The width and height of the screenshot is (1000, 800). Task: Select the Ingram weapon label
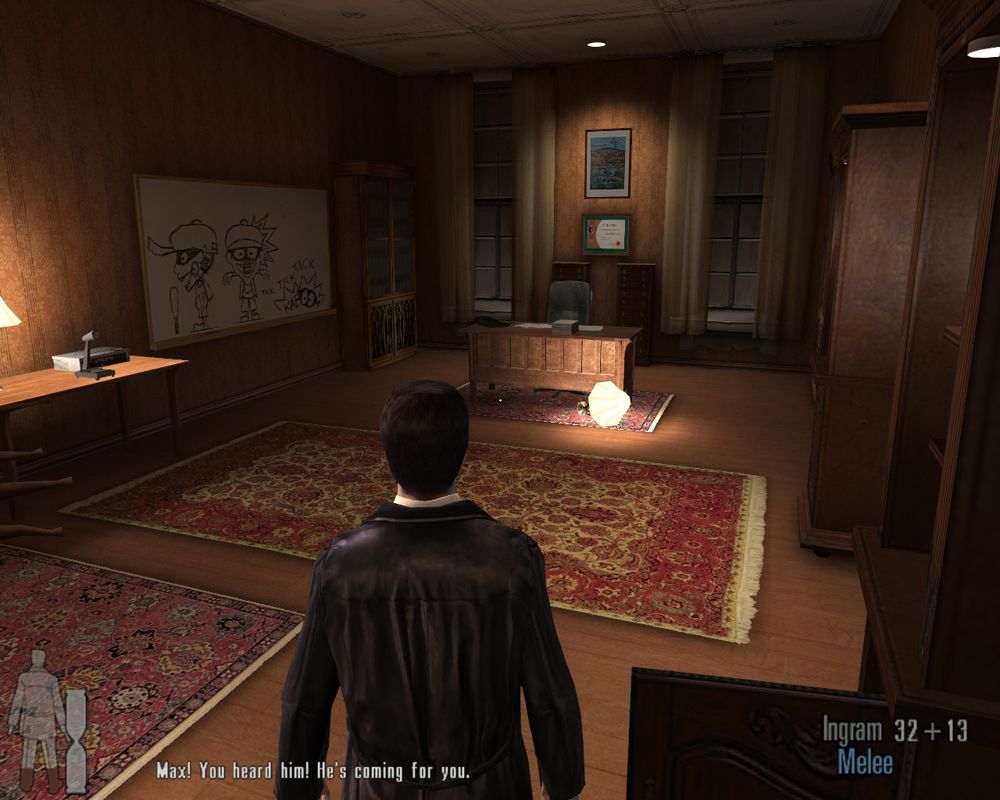[x=852, y=730]
